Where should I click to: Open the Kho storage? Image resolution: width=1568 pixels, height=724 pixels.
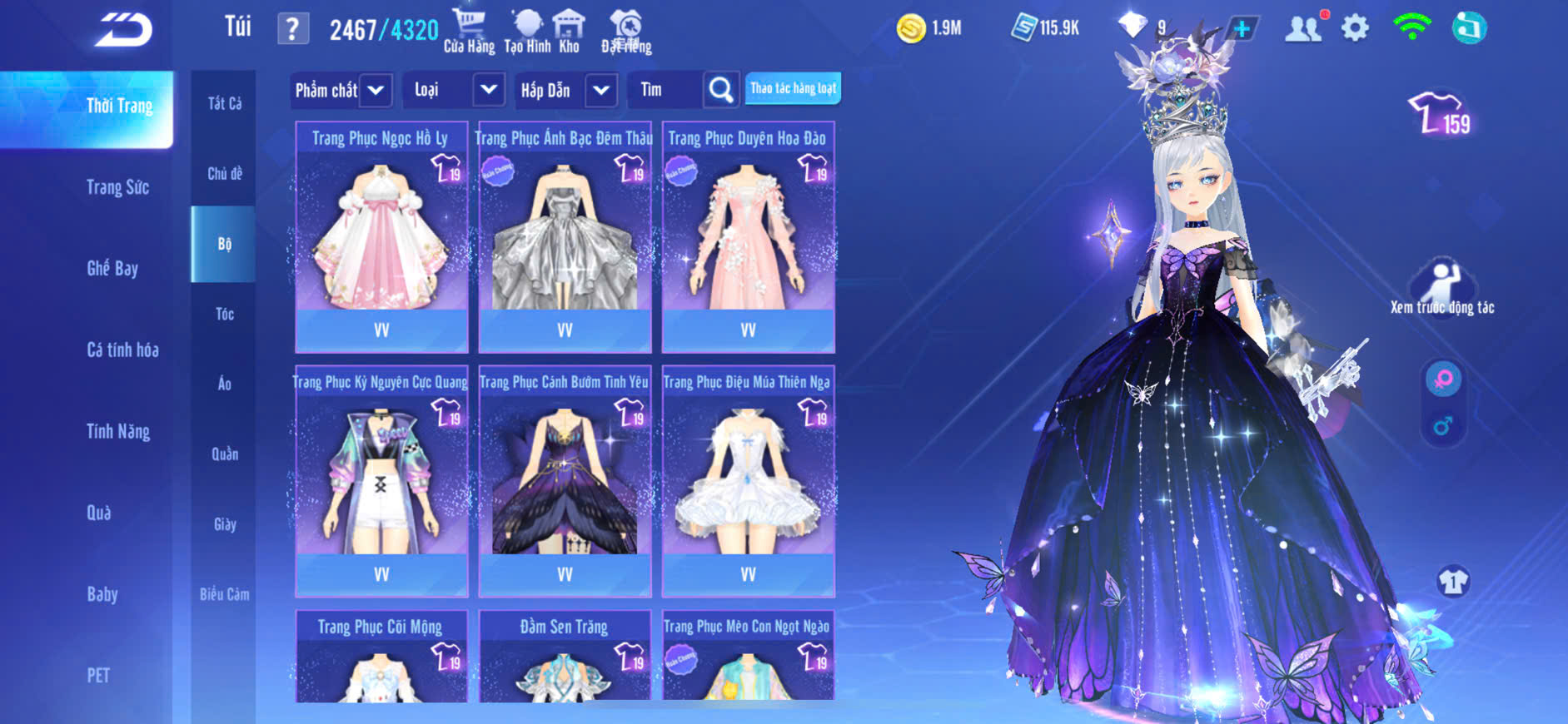point(569,31)
